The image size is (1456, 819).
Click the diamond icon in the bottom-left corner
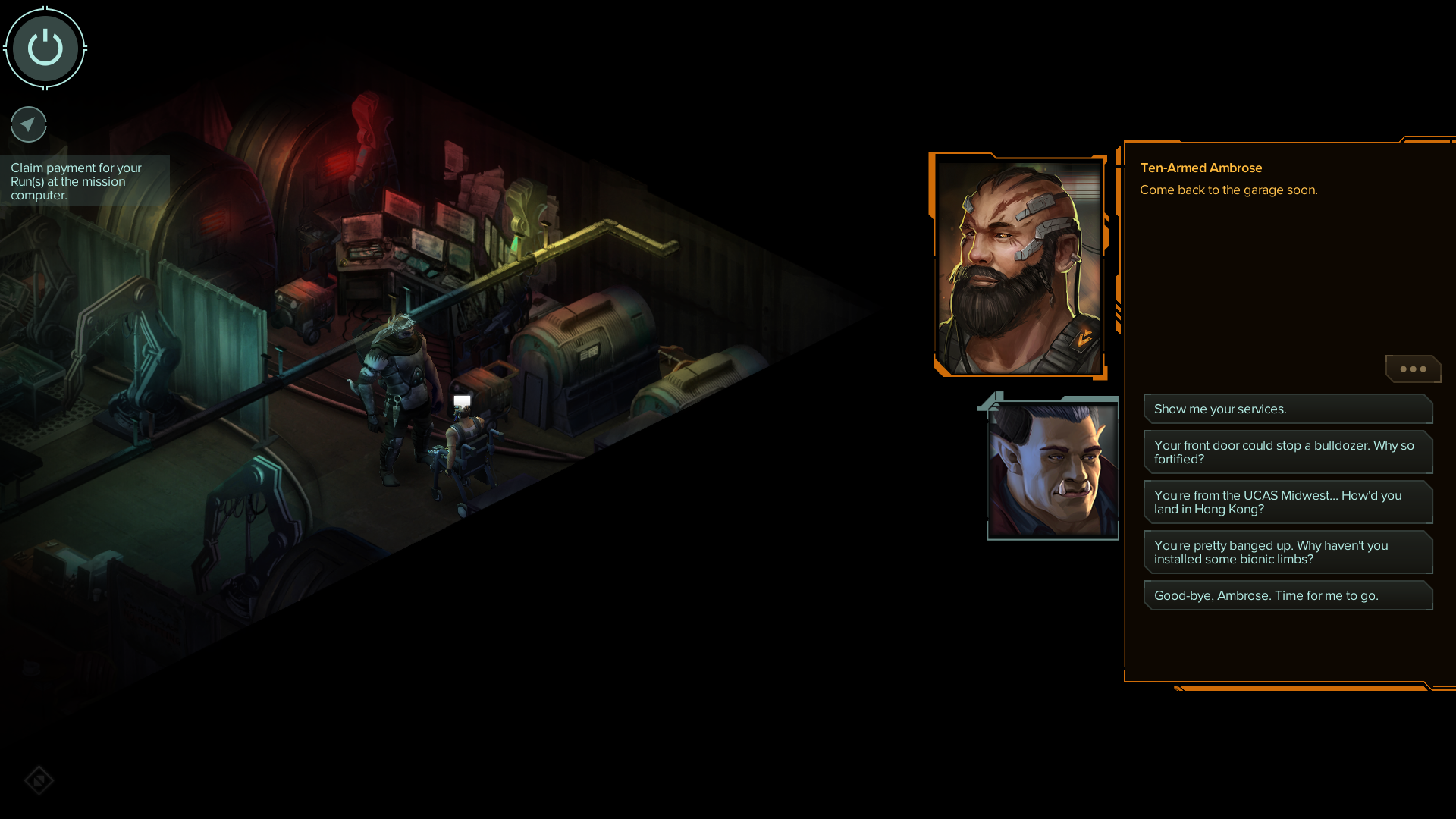pos(39,780)
